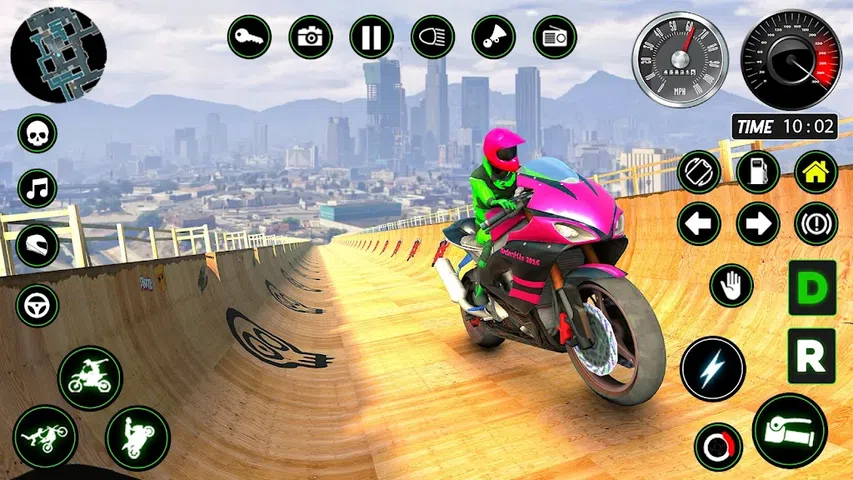The image size is (853, 480).
Task: Tap the key icon button
Action: click(x=249, y=38)
